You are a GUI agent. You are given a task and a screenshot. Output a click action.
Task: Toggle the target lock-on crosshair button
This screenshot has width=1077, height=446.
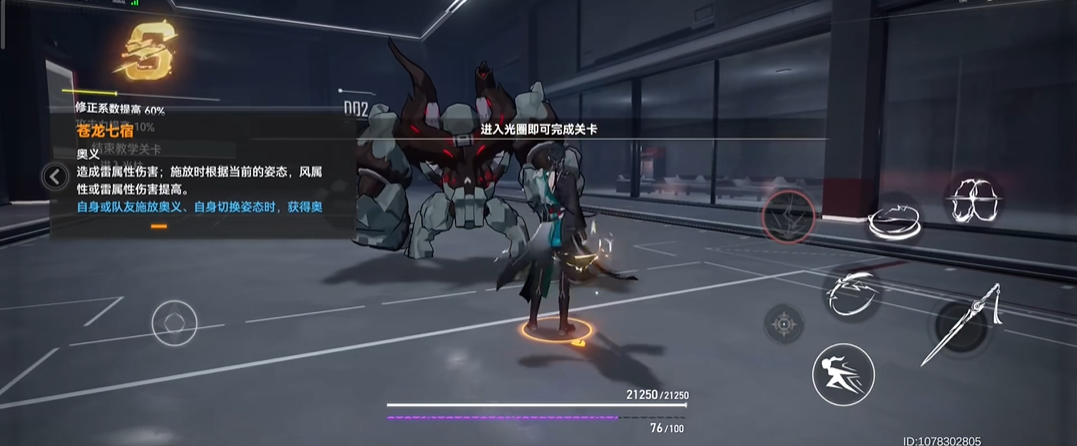[x=786, y=323]
